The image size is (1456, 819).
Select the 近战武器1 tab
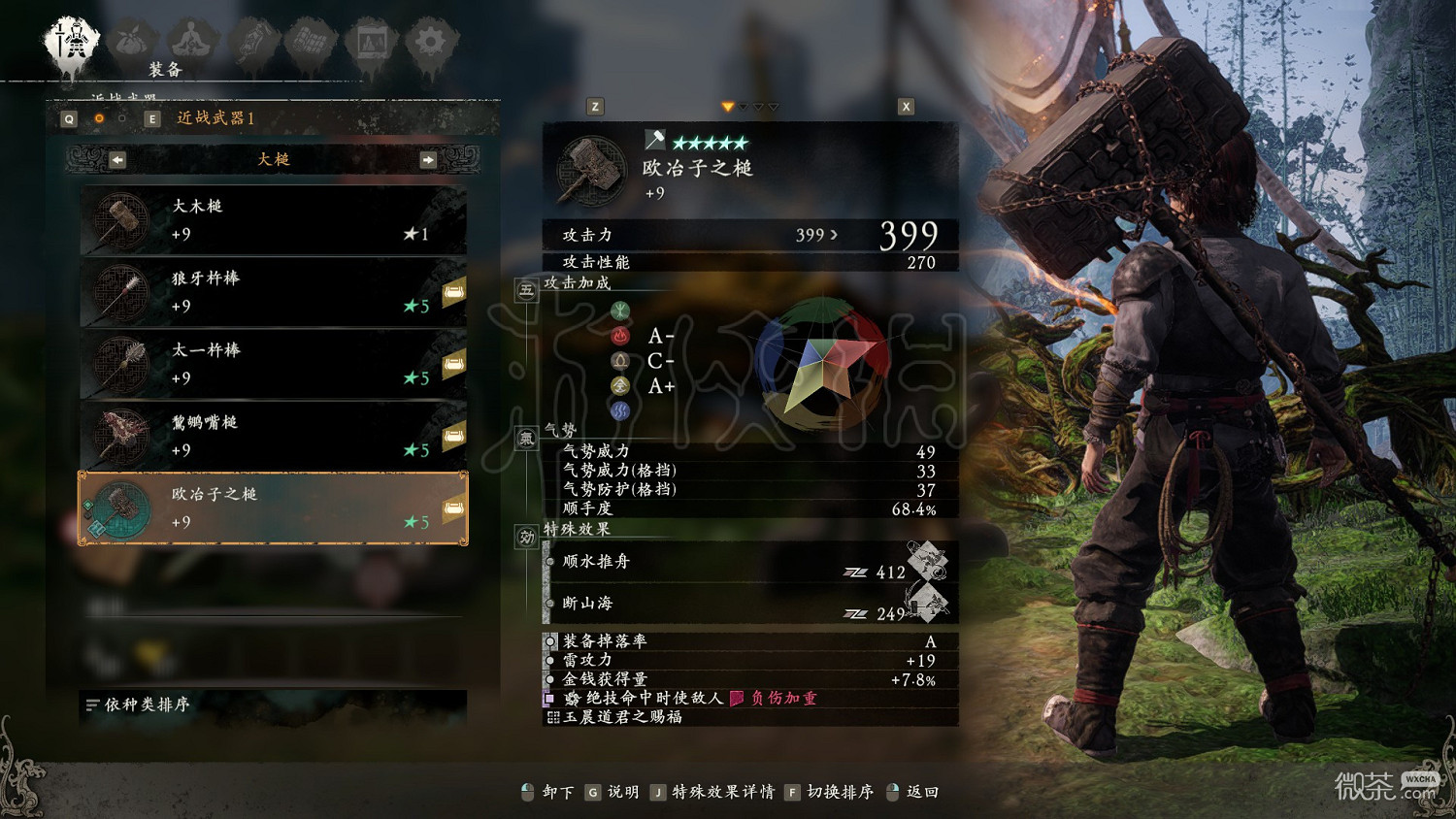click(215, 118)
